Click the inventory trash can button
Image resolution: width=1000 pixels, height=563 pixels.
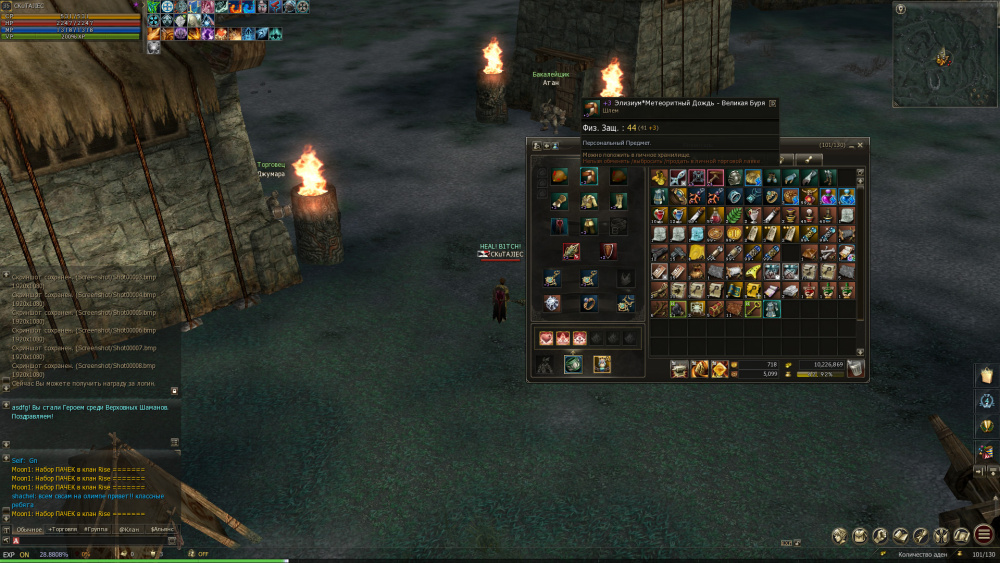coord(855,369)
